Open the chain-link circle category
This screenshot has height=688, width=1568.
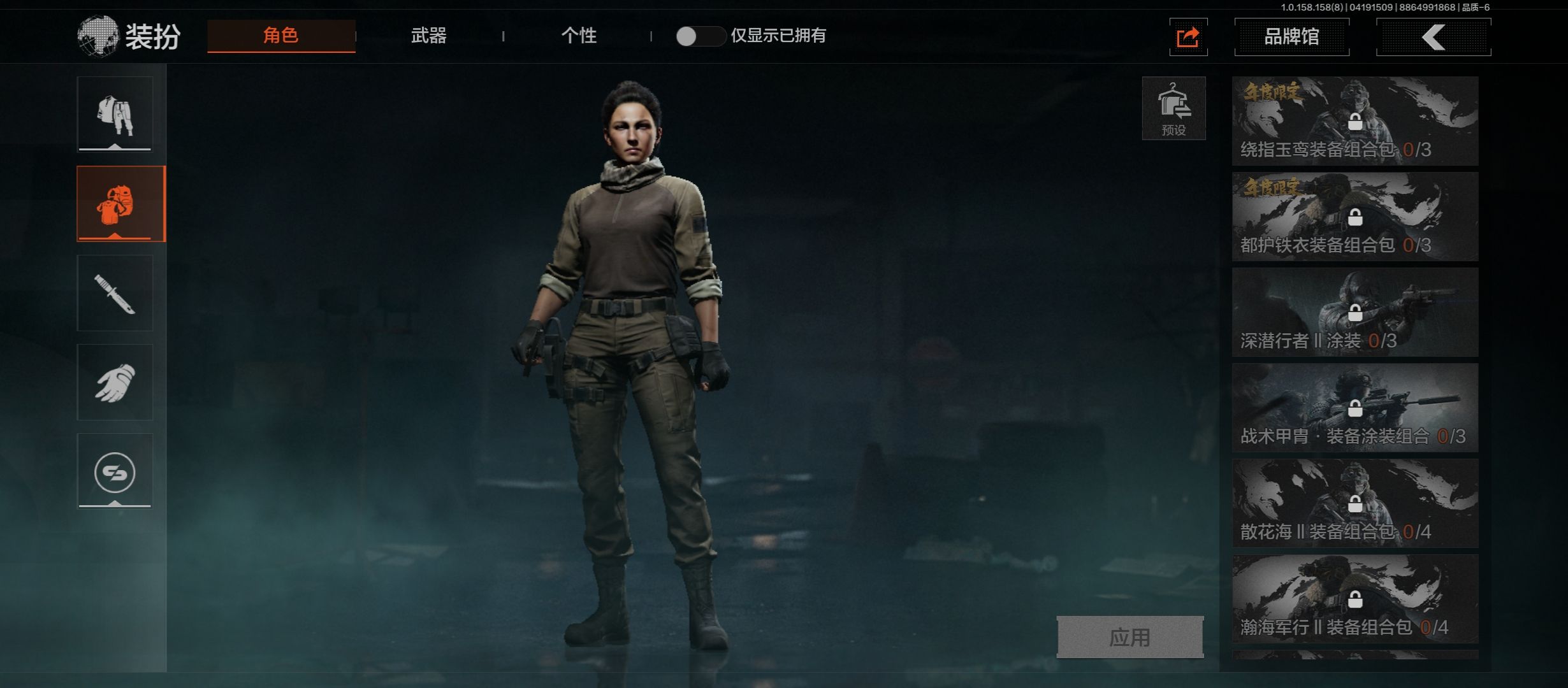[115, 471]
